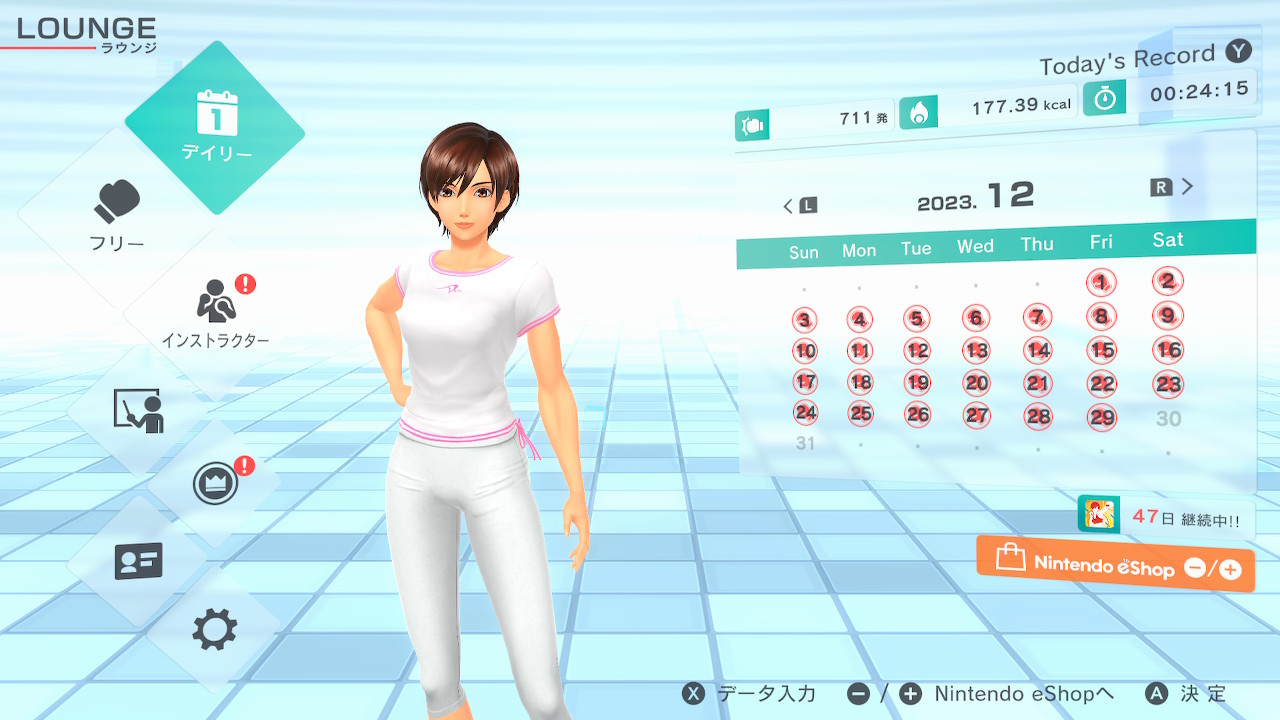Image resolution: width=1280 pixels, height=720 pixels.
Task: Open the whiteboard tutorial menu tile
Action: tap(138, 410)
